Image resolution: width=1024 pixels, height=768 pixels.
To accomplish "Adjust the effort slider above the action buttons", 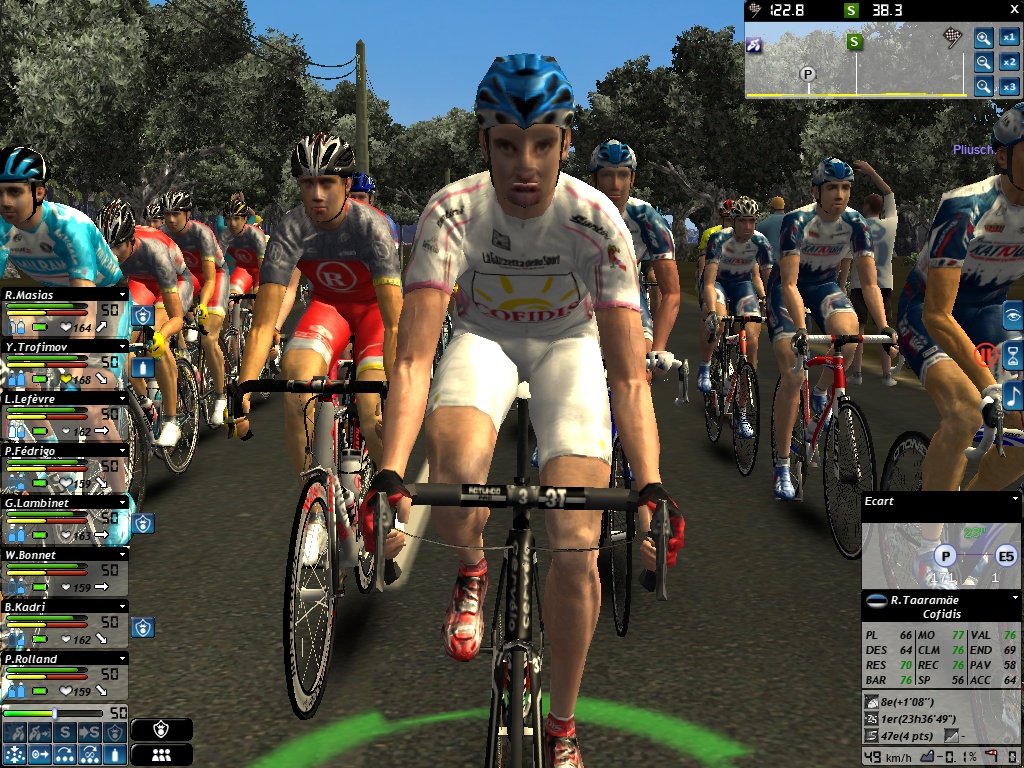I will [54, 713].
